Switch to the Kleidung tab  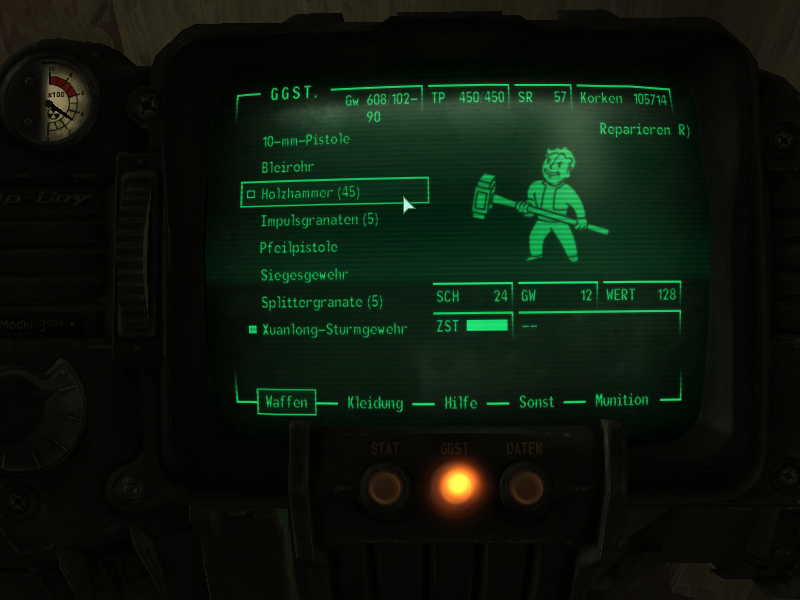375,403
